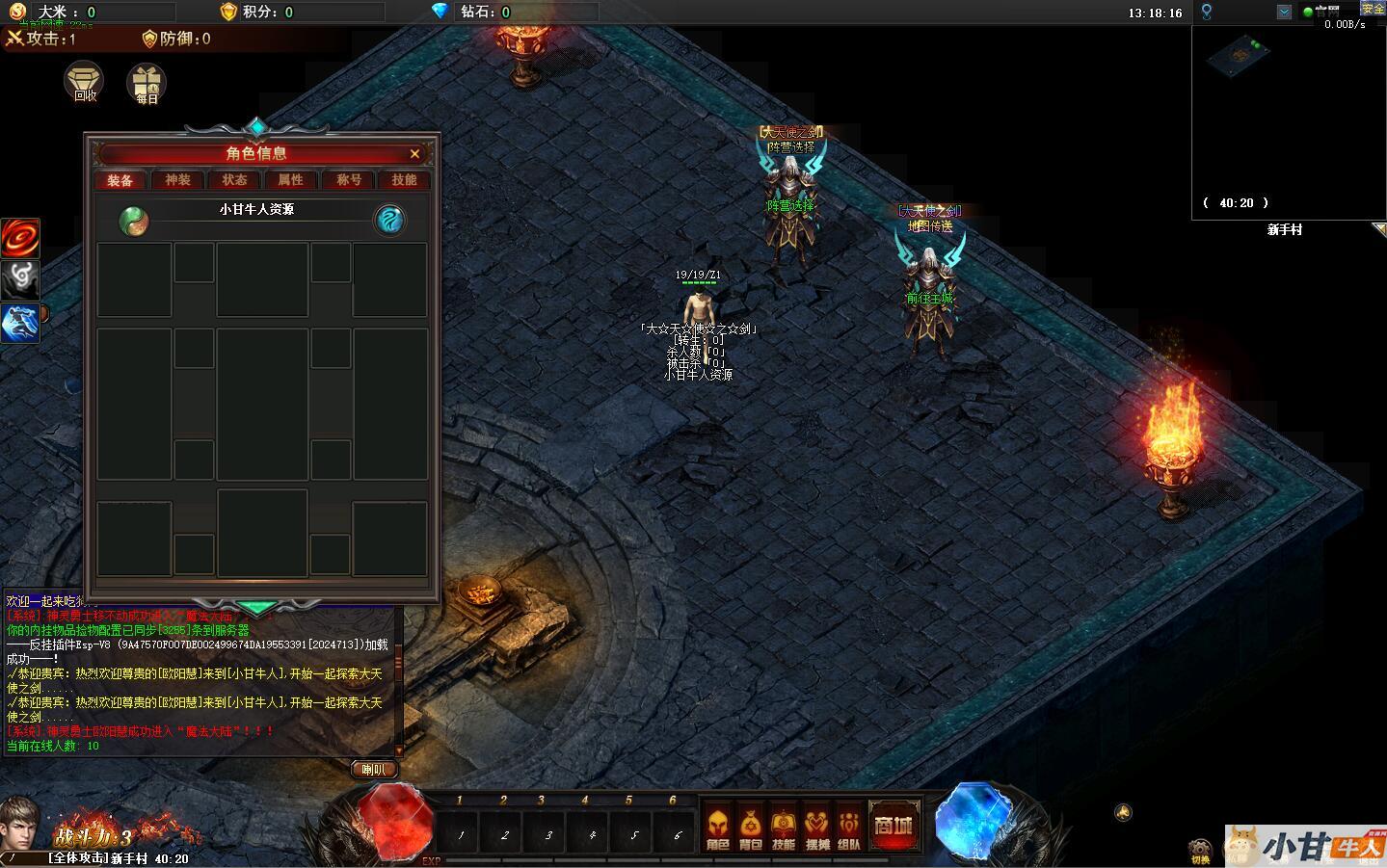This screenshot has height=868, width=1387.
Task: Open the 状态 status tab
Action: click(x=234, y=180)
